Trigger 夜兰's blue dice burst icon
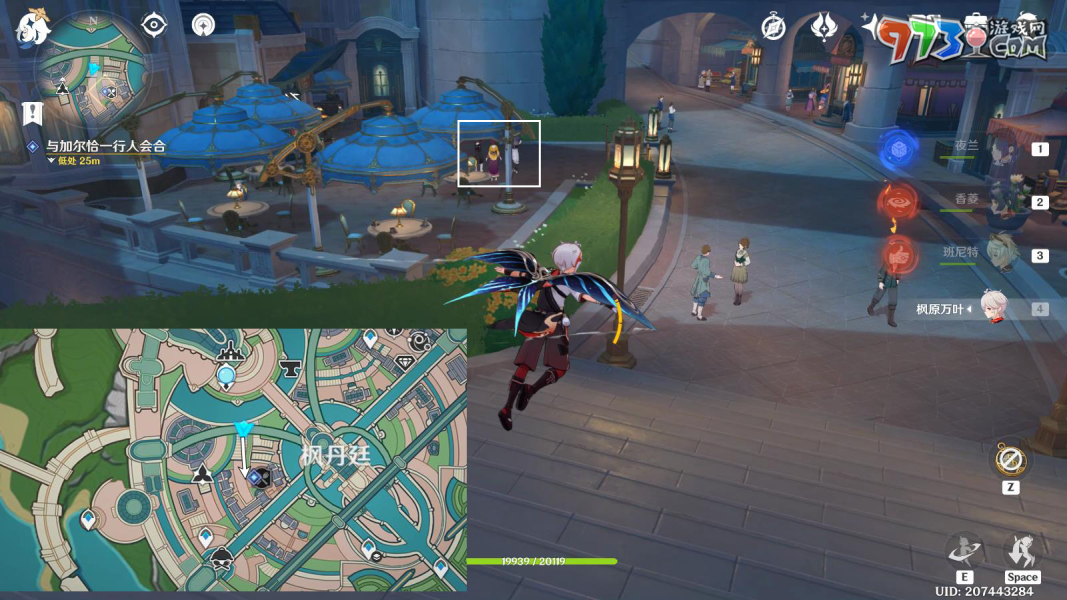 [x=899, y=150]
